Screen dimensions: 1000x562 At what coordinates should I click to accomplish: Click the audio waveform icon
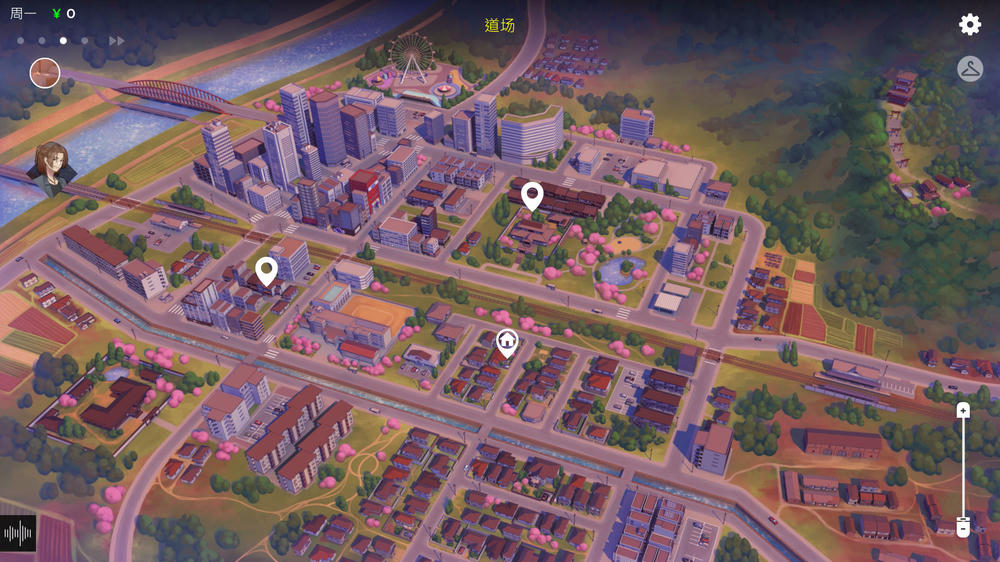click(x=18, y=533)
